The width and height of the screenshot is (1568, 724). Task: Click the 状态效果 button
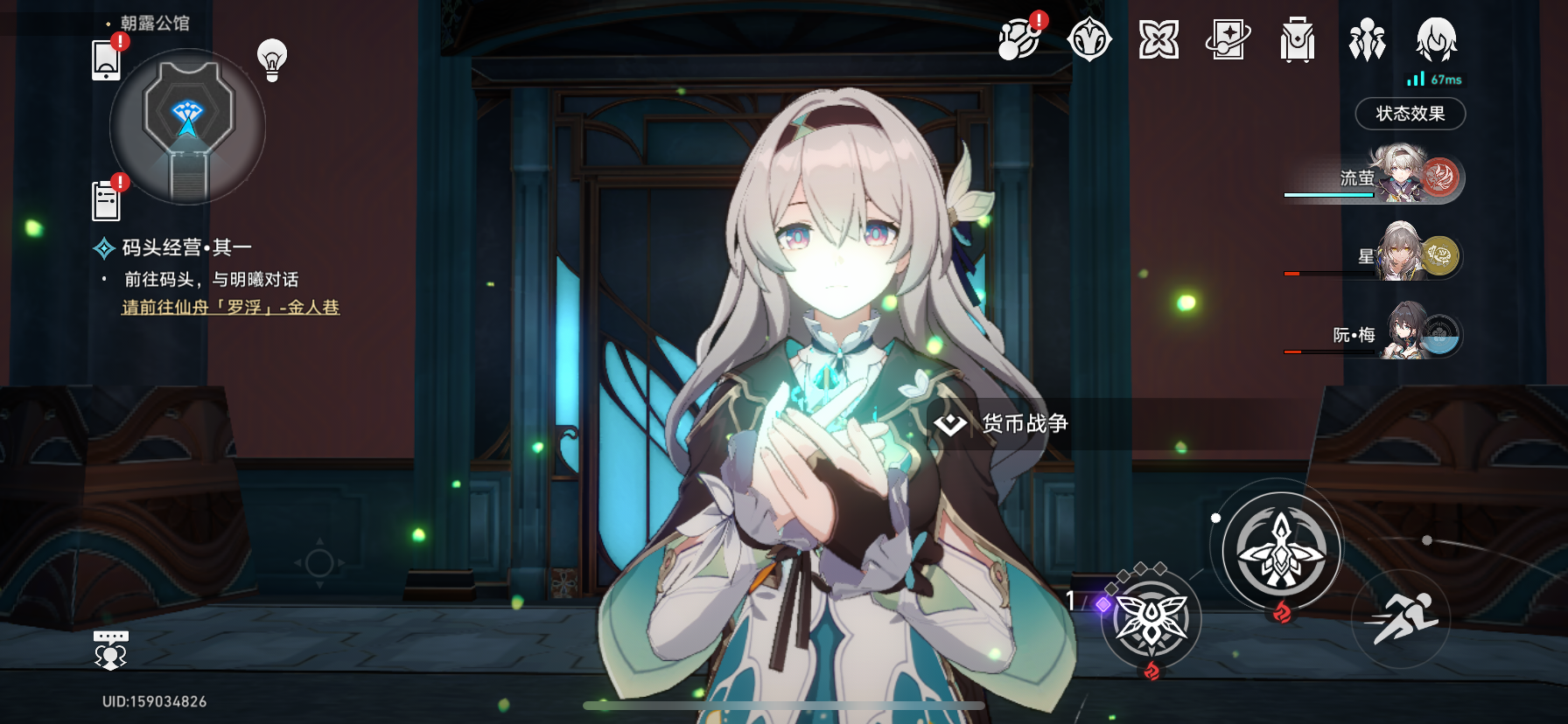pyautogui.click(x=1410, y=114)
